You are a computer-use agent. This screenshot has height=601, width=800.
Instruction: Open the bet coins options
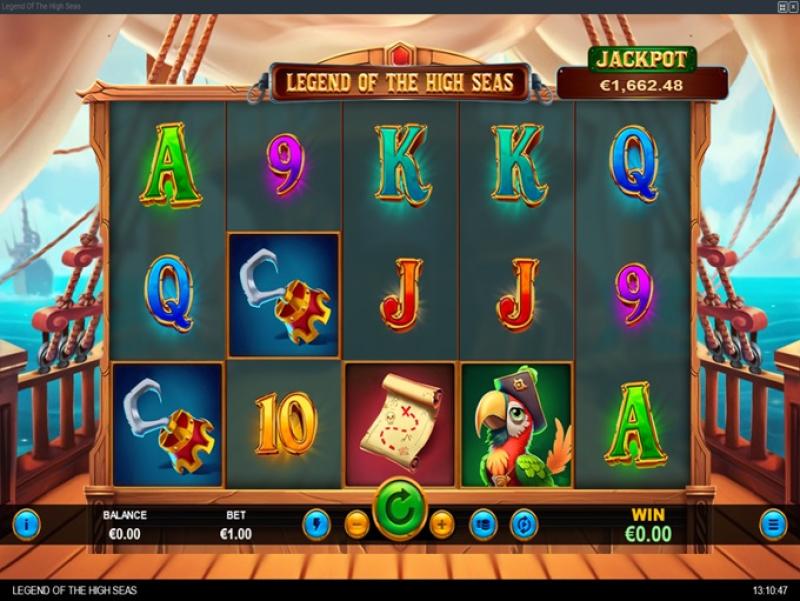(x=484, y=523)
